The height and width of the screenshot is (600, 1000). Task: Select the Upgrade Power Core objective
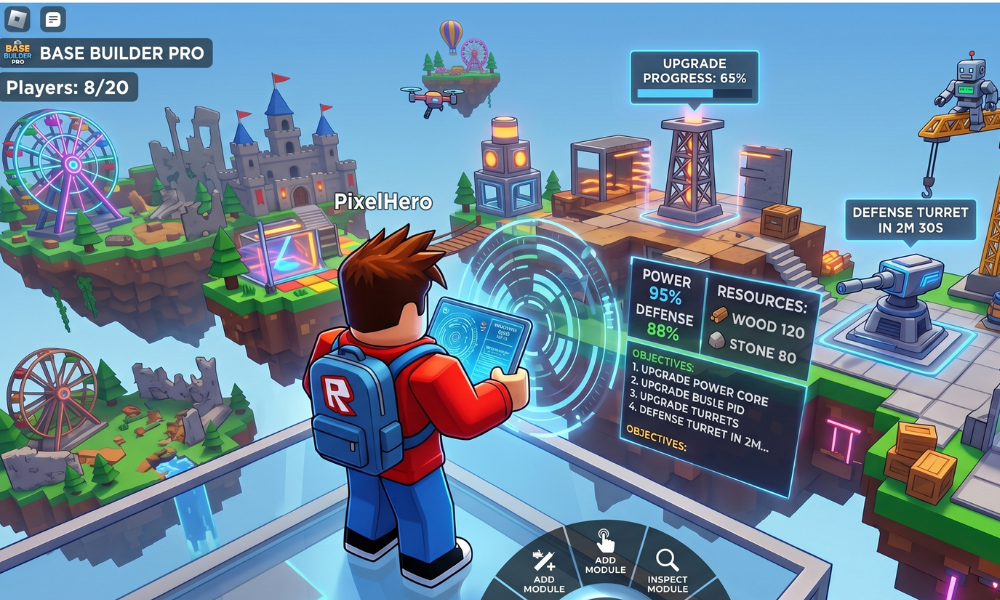(699, 372)
